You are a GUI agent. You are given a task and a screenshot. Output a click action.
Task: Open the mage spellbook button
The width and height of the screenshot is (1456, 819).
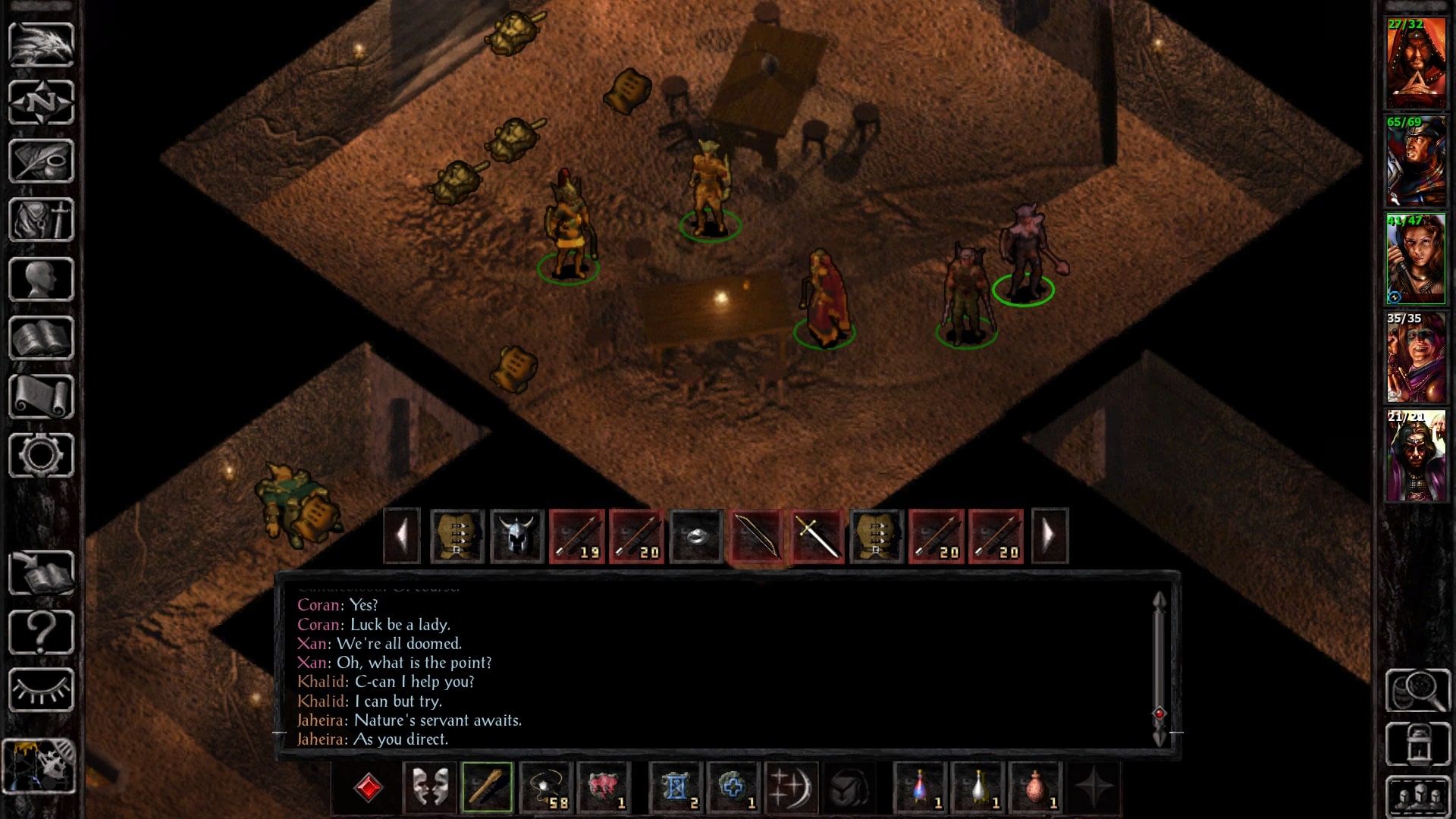coord(41,338)
